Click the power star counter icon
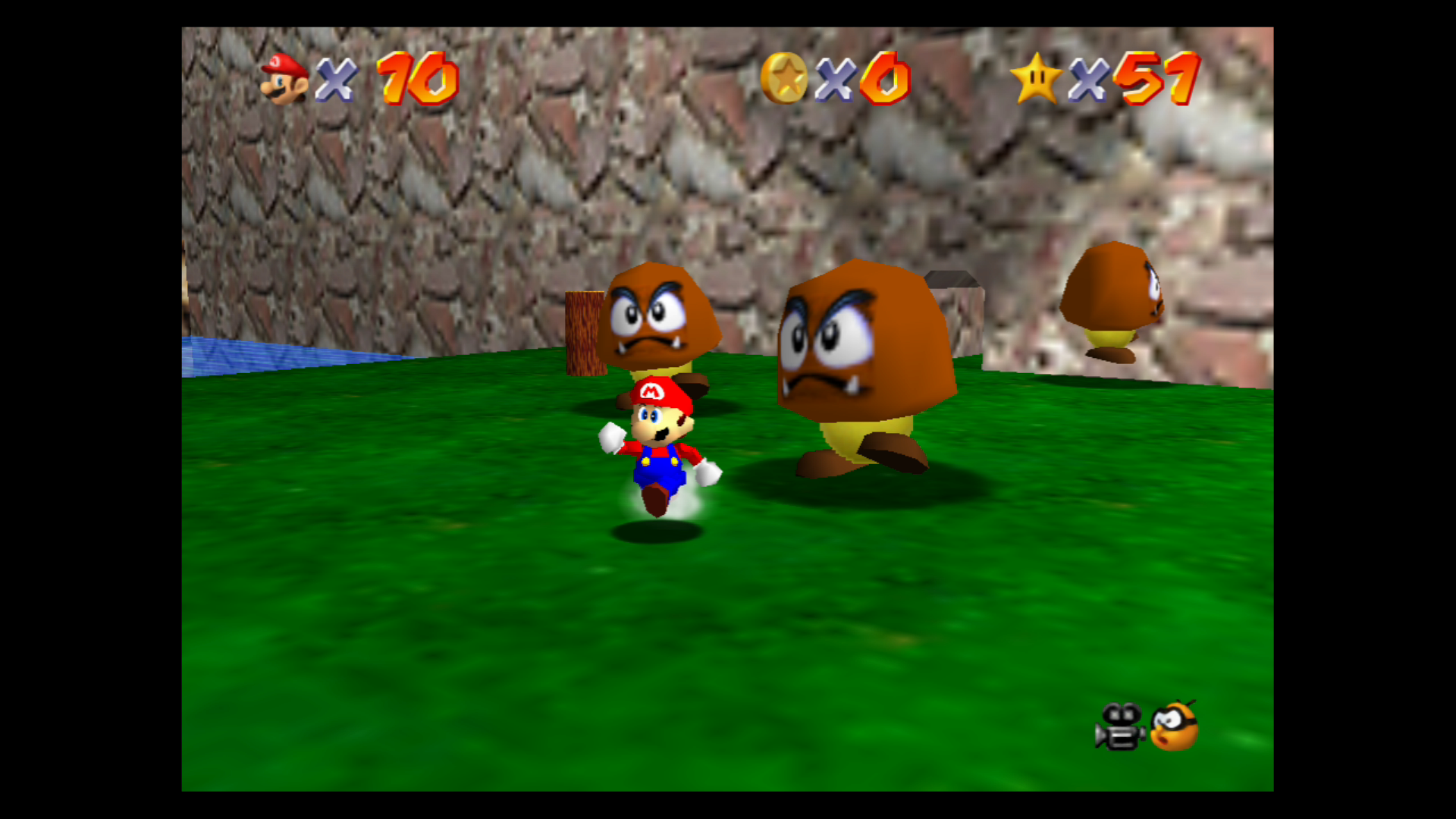The height and width of the screenshot is (819, 1456). (1039, 76)
